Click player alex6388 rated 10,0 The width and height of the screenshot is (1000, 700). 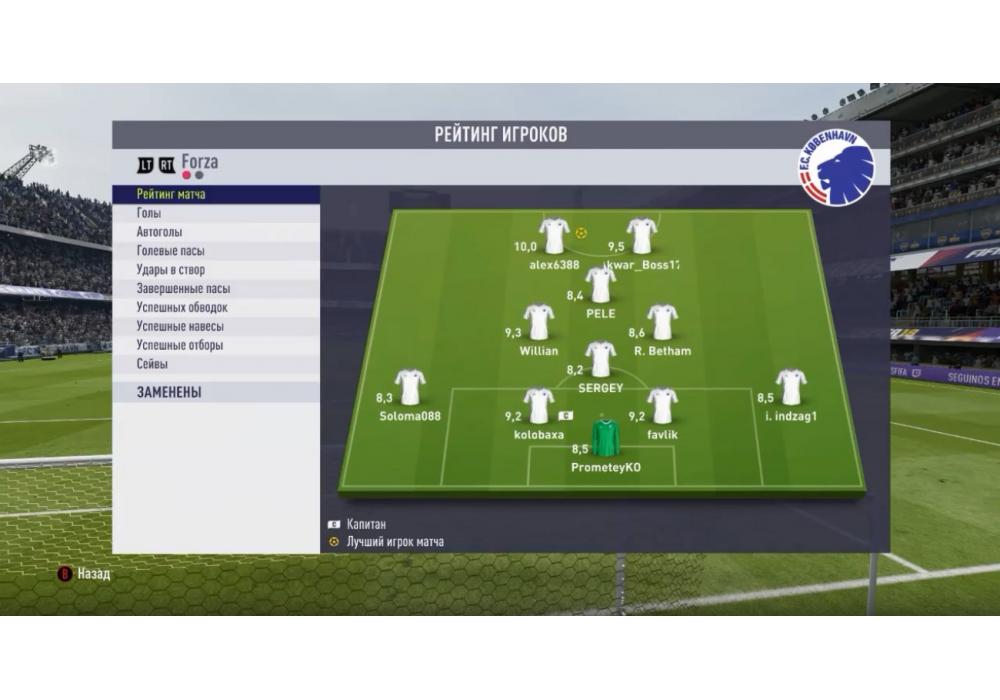(554, 237)
